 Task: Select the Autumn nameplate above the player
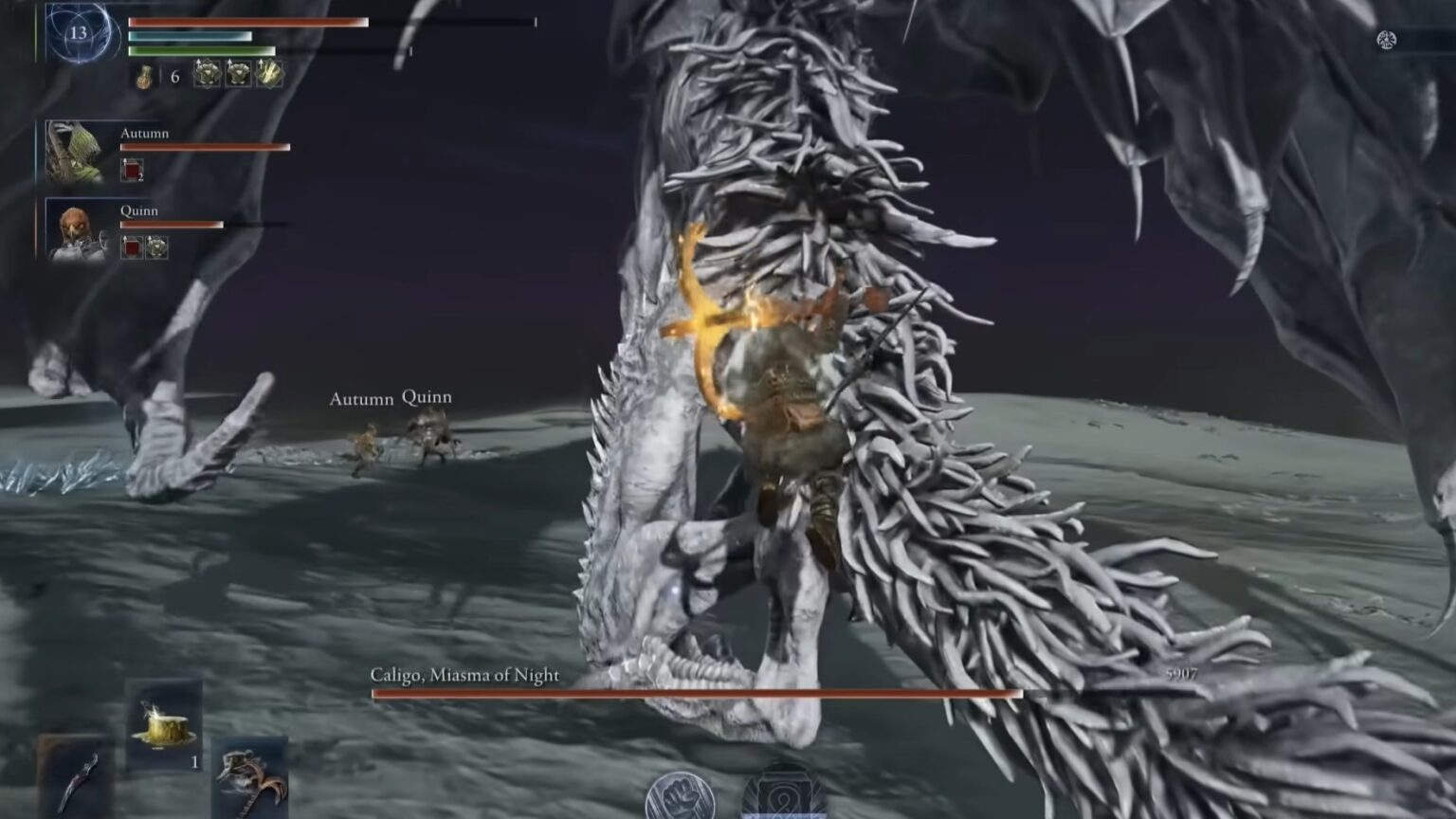pos(363,399)
